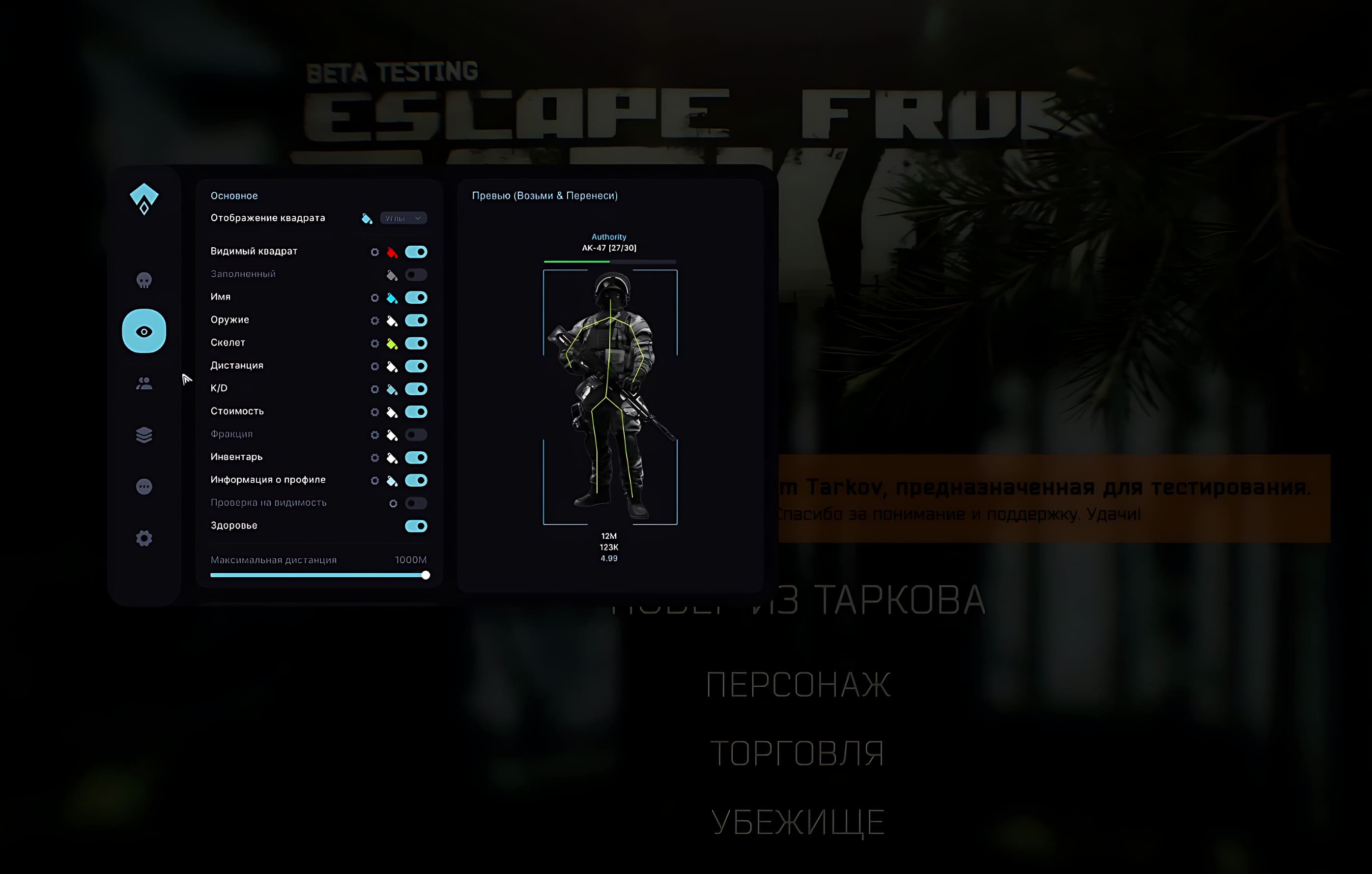Open the color picker for Имя
This screenshot has width=1372, height=874.
[393, 297]
